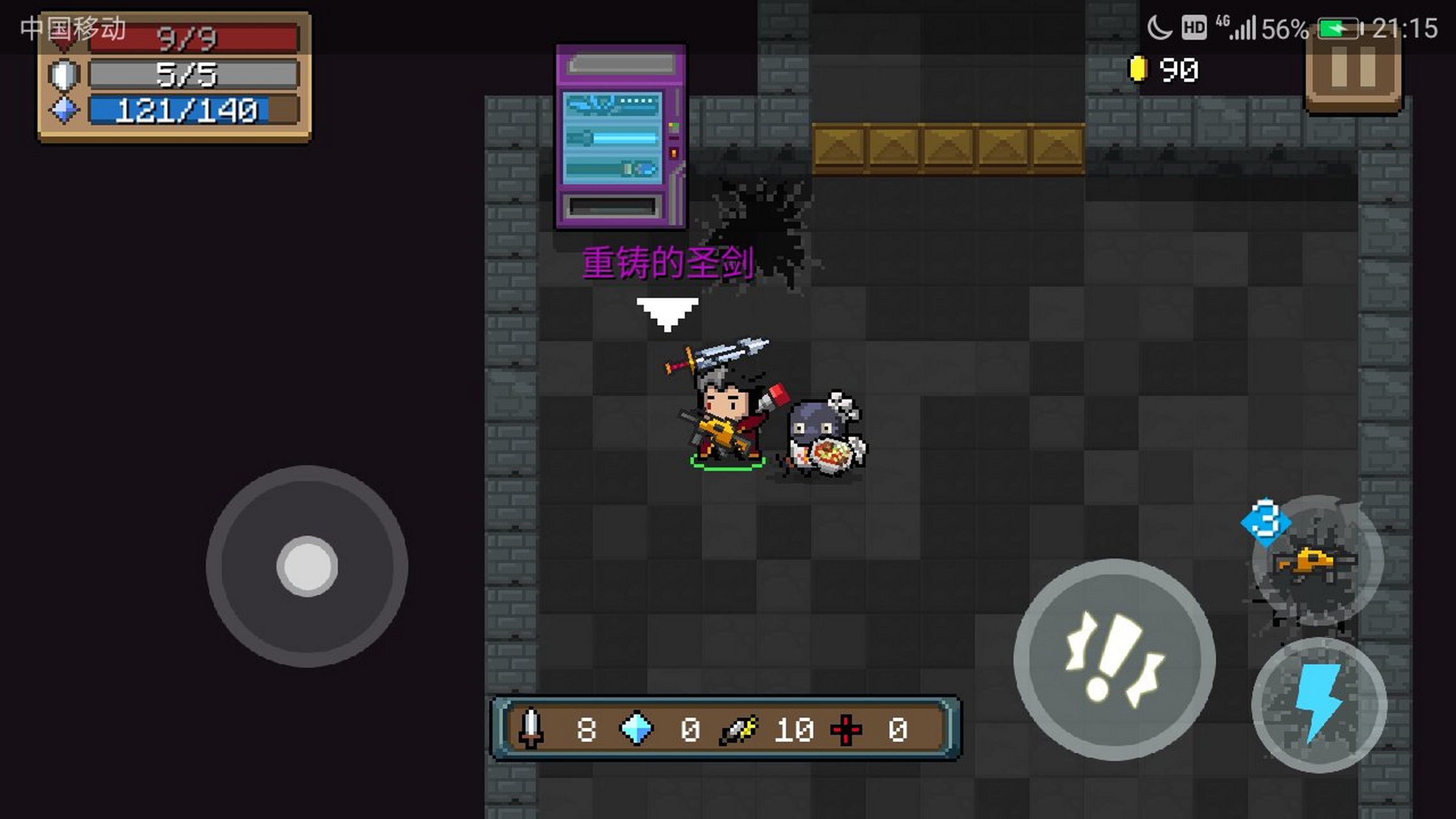Activate the lightning bolt skill
Screen dimensions: 1456x819
click(1318, 704)
